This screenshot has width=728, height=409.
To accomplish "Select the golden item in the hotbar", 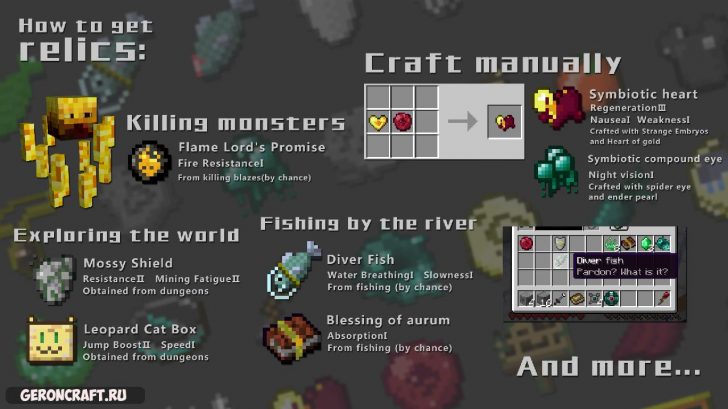I will 577,298.
